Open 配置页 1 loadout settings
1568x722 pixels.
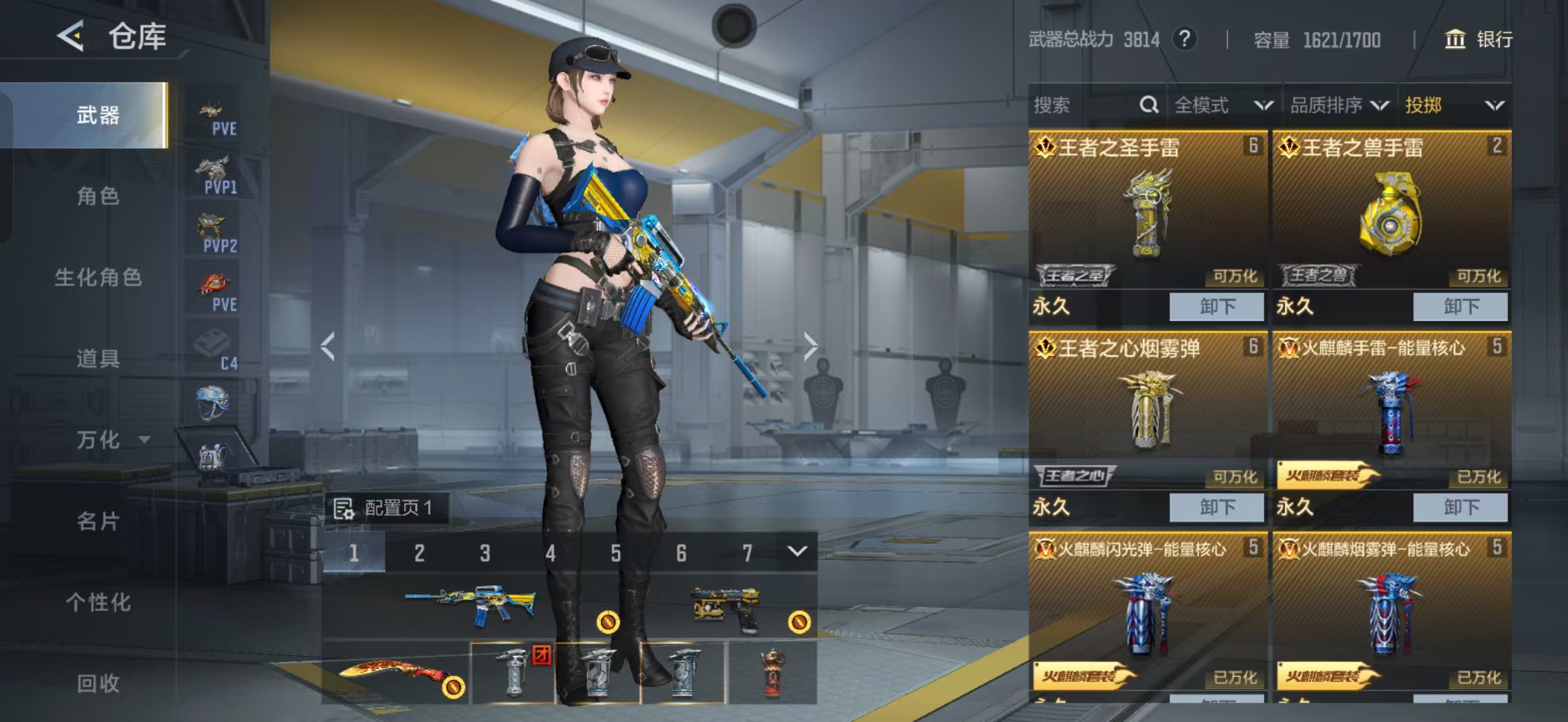[386, 508]
